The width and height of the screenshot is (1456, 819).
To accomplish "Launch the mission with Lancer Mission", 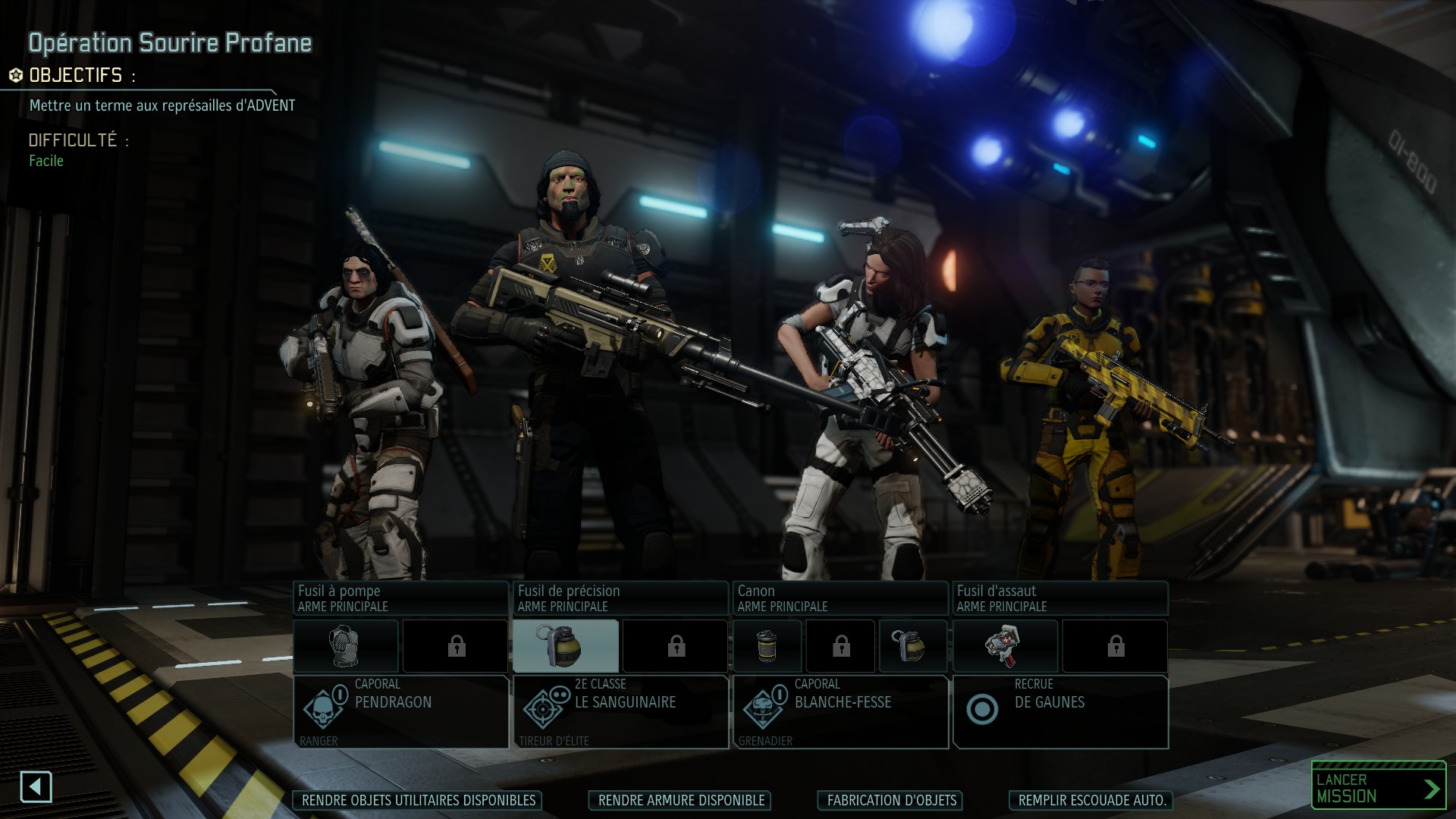I will (x=1378, y=788).
